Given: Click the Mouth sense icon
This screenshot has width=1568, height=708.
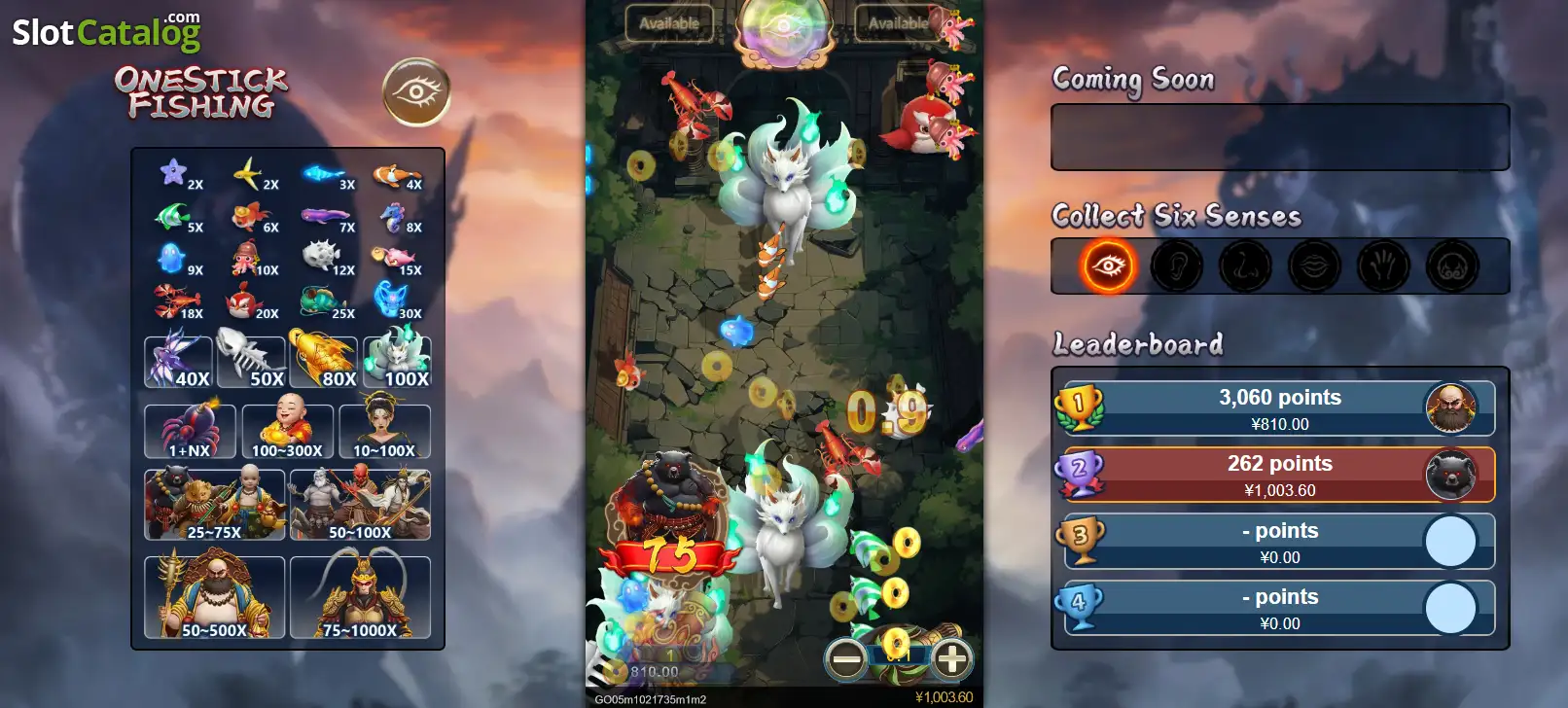Looking at the screenshot, I should [1314, 265].
